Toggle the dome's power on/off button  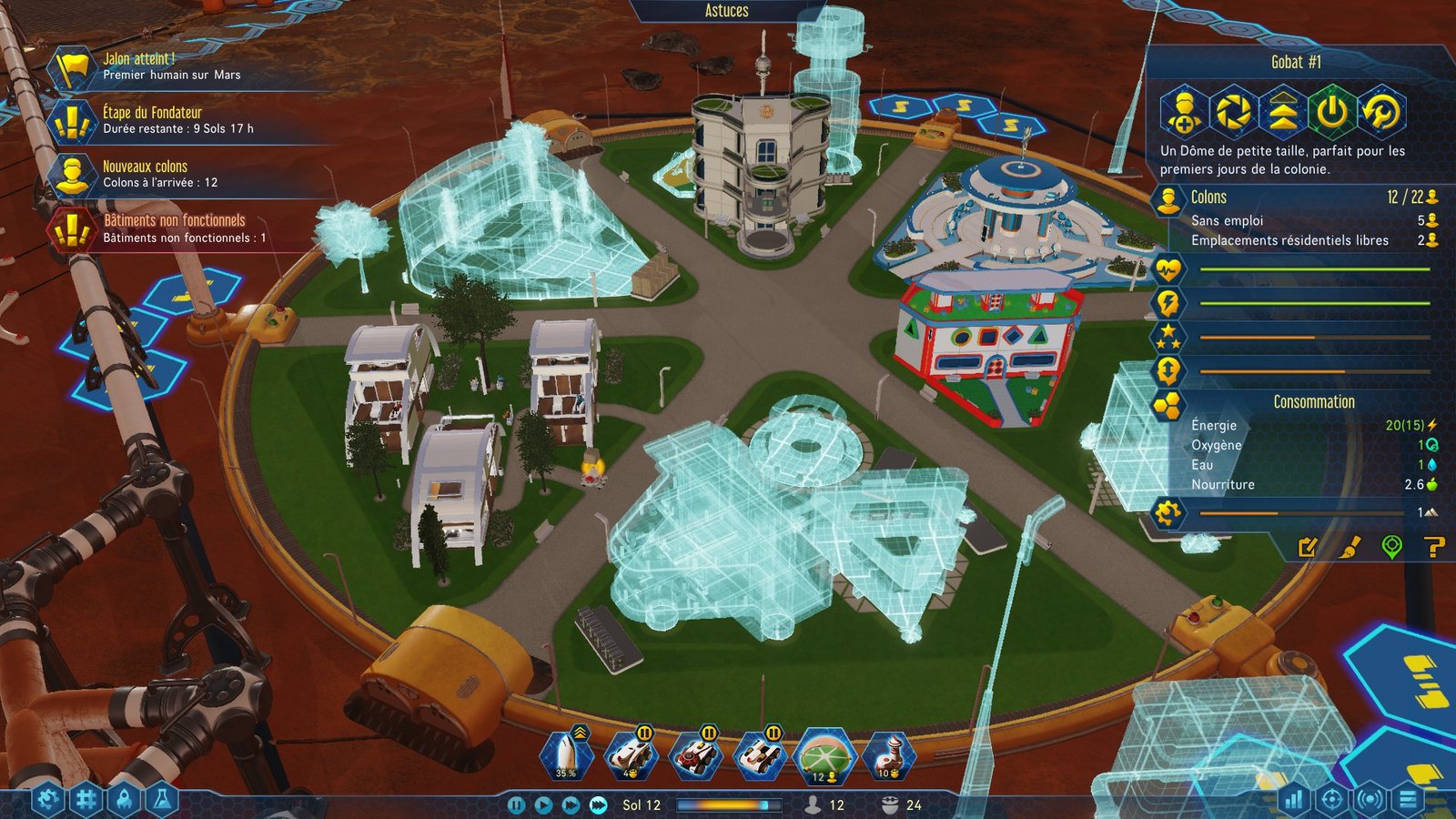[x=1332, y=112]
